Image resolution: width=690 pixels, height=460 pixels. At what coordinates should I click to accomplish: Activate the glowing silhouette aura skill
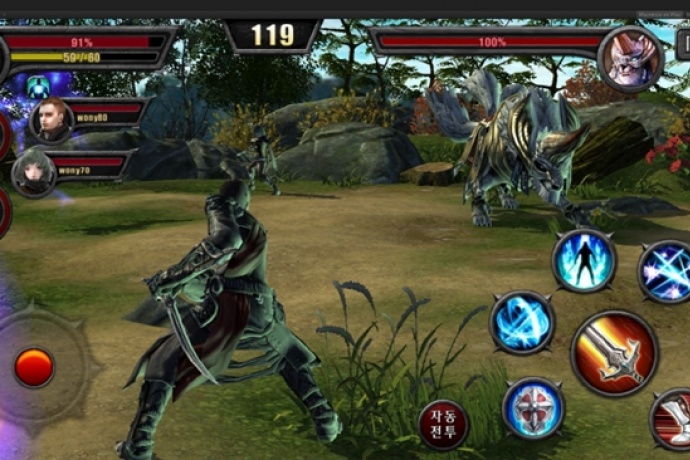(584, 260)
